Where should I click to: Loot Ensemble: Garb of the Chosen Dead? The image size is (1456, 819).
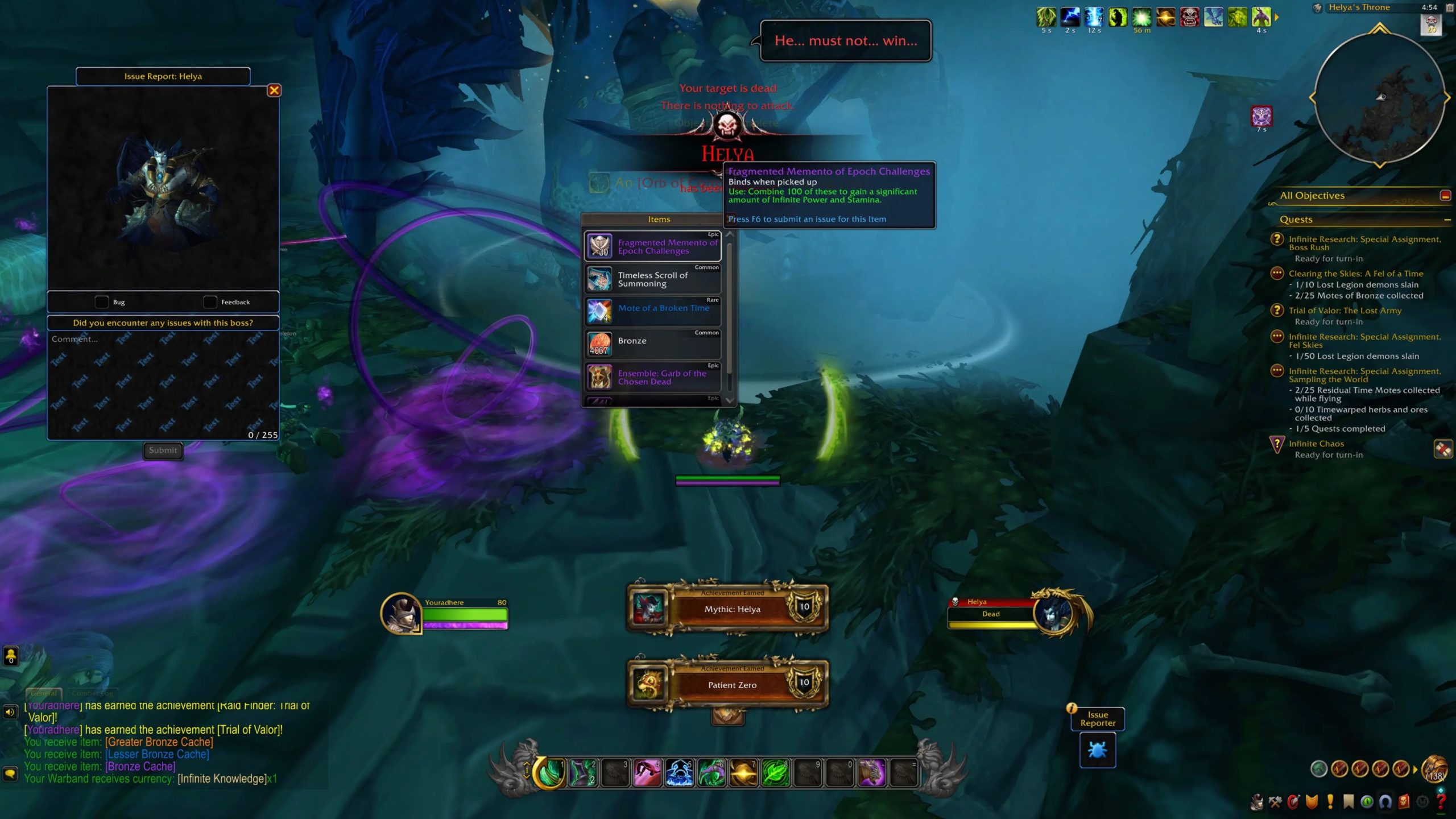pyautogui.click(x=653, y=377)
